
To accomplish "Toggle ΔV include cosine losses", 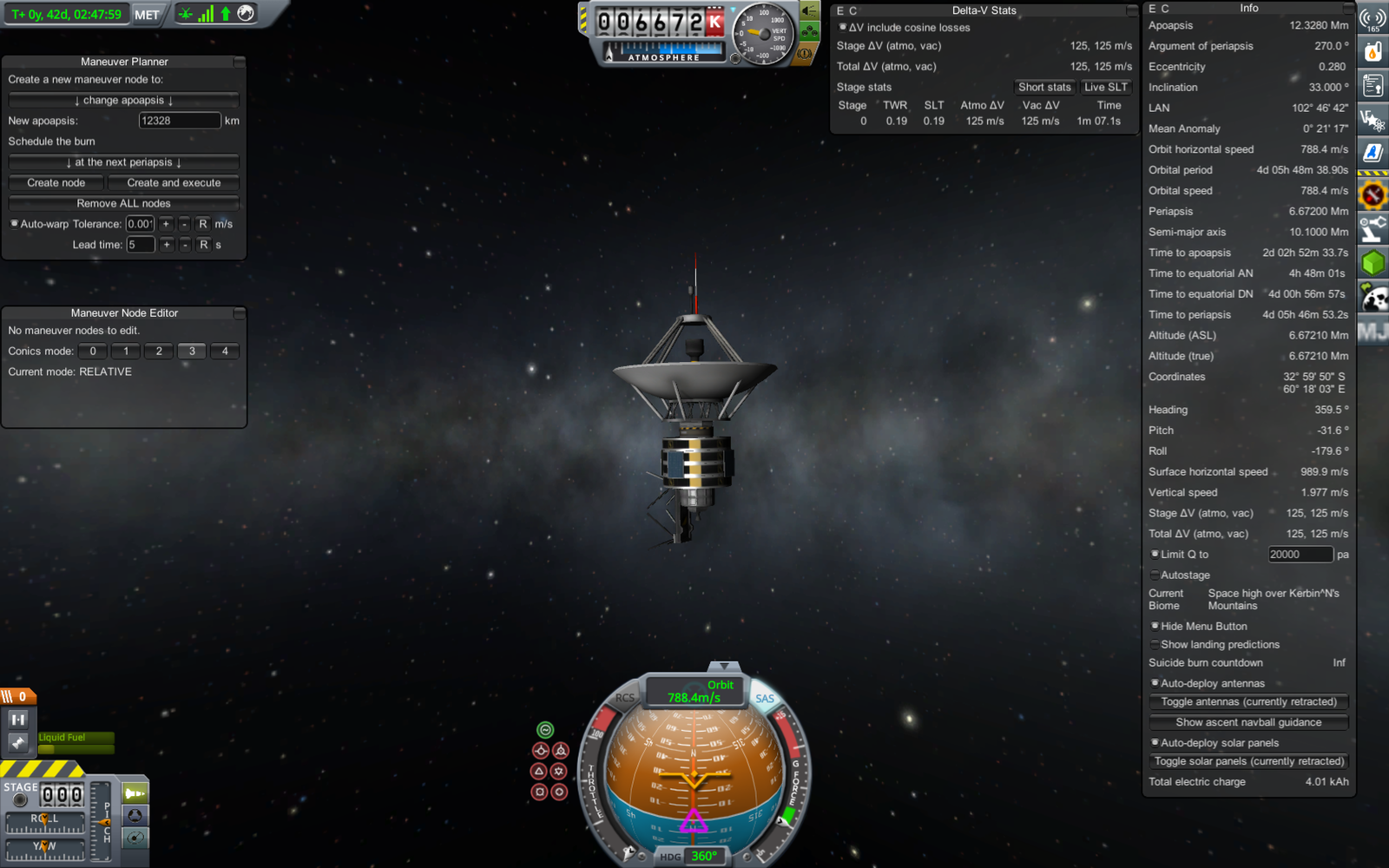I will [843, 28].
